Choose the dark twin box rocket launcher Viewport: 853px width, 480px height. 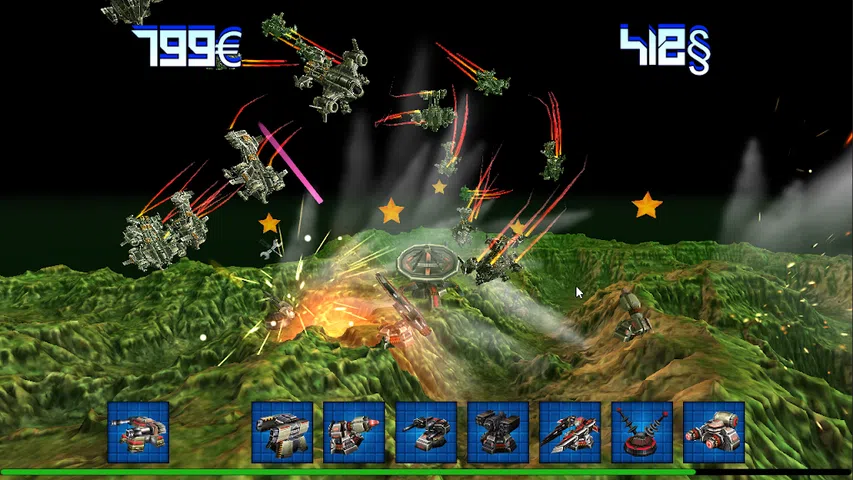pyautogui.click(x=498, y=432)
